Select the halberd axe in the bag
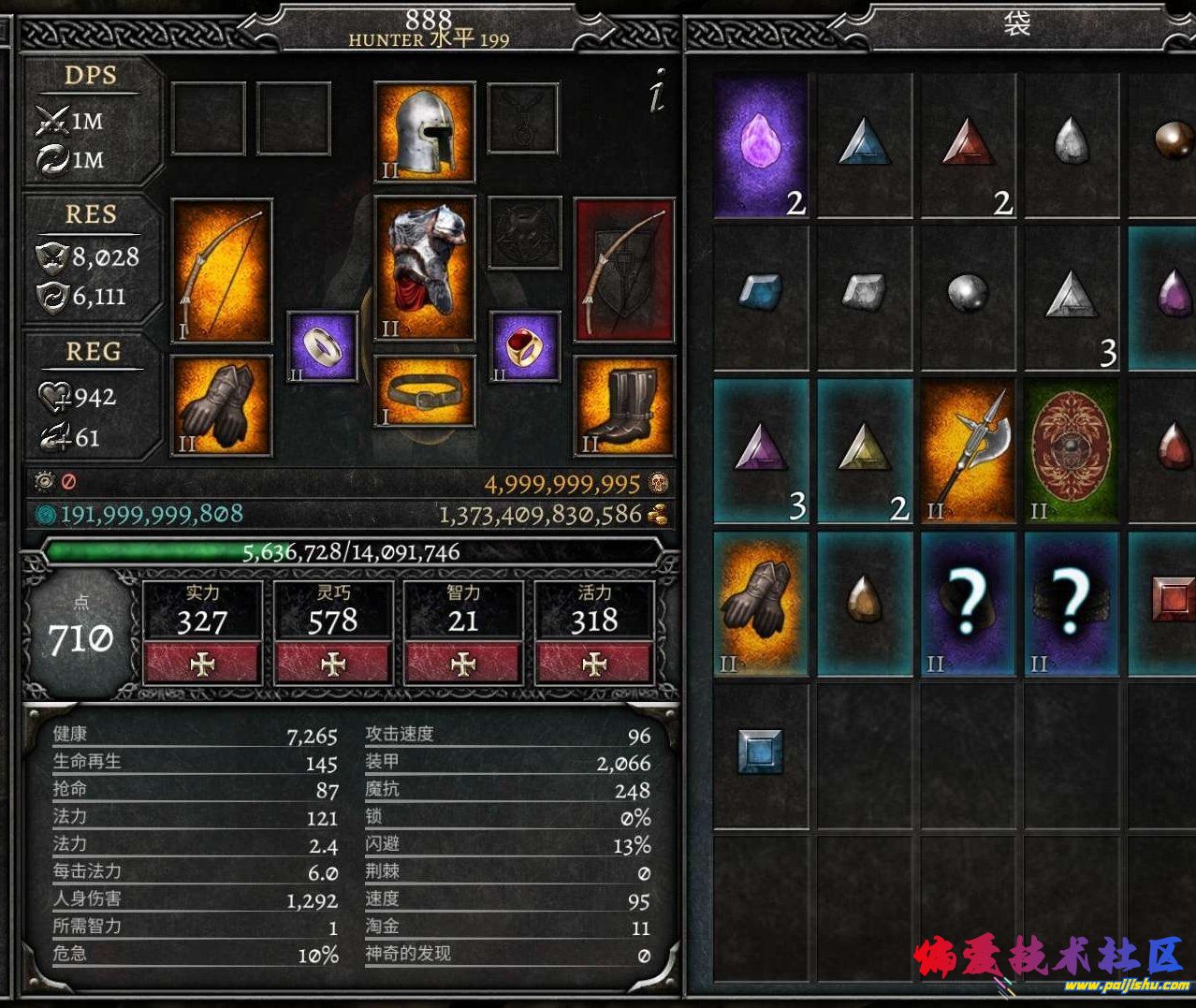The width and height of the screenshot is (1196, 1008). tap(968, 449)
